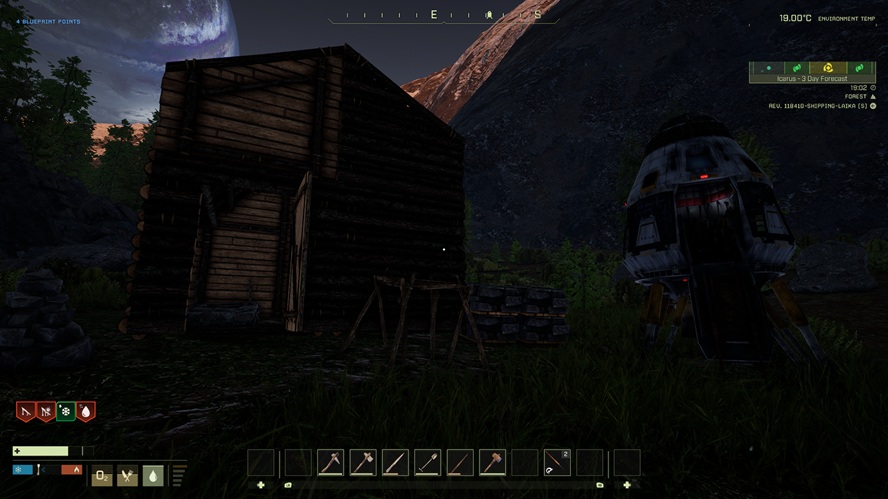
Task: Click the yellow storm icon in the forecast
Action: pos(828,68)
